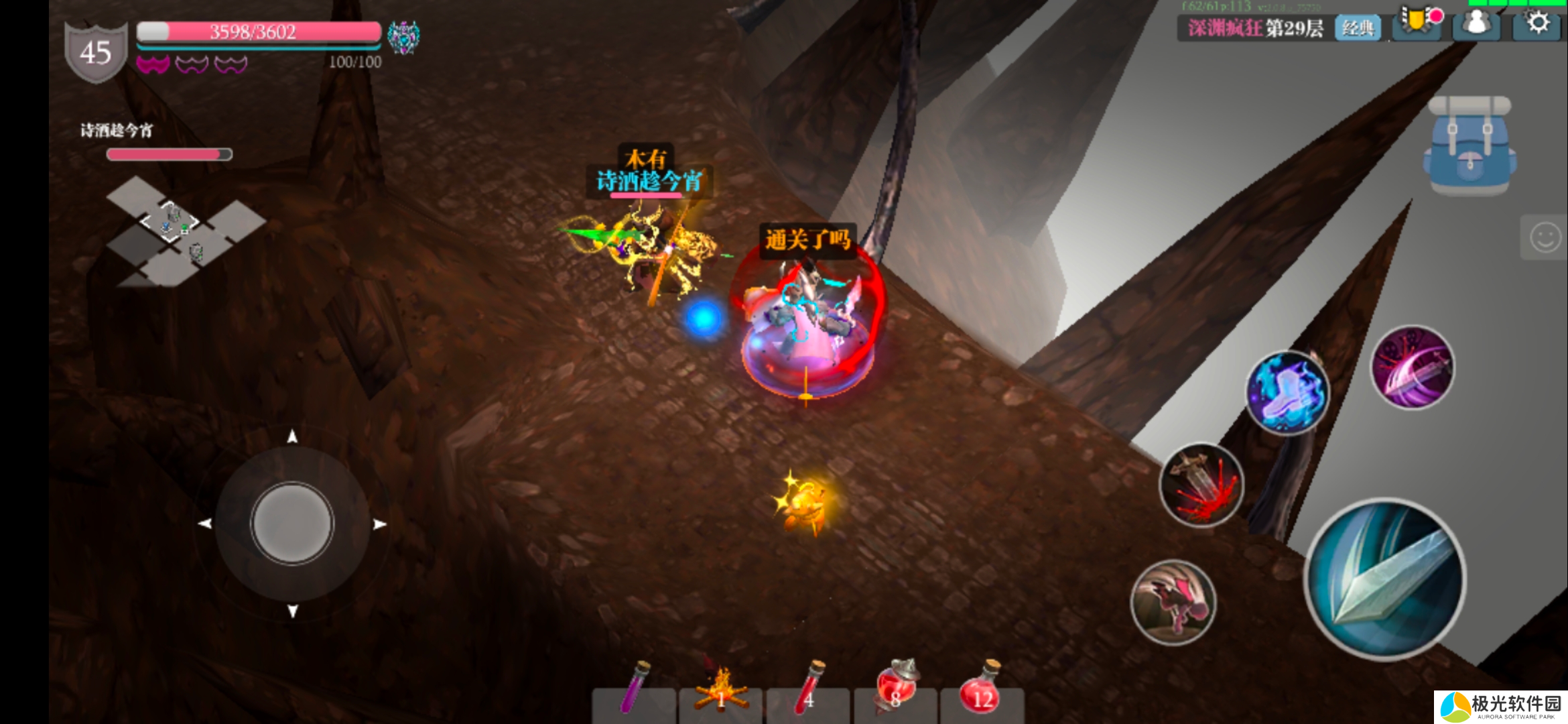Screen dimensions: 1568x724
Task: Open the smiley emote menu
Action: pos(1545,237)
